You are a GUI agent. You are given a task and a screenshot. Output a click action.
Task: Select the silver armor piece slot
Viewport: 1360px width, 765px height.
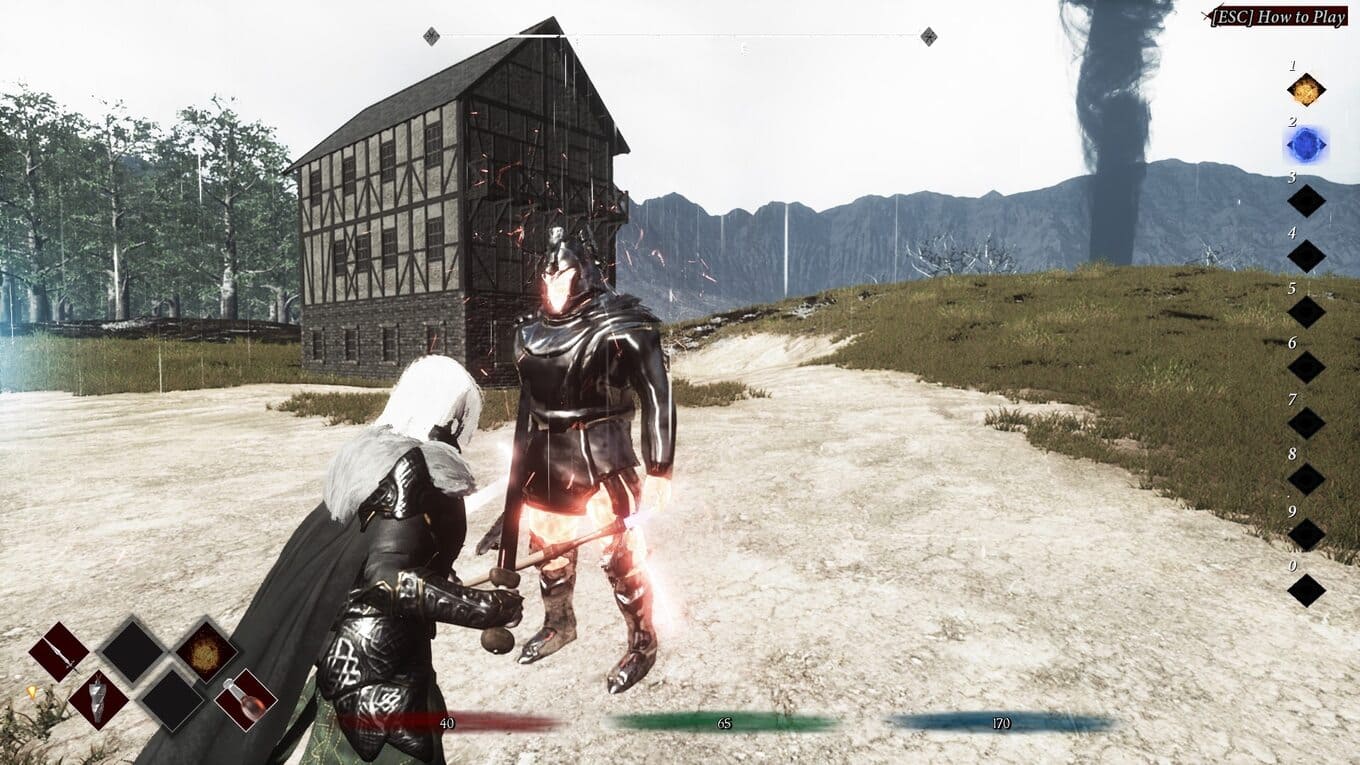(99, 699)
